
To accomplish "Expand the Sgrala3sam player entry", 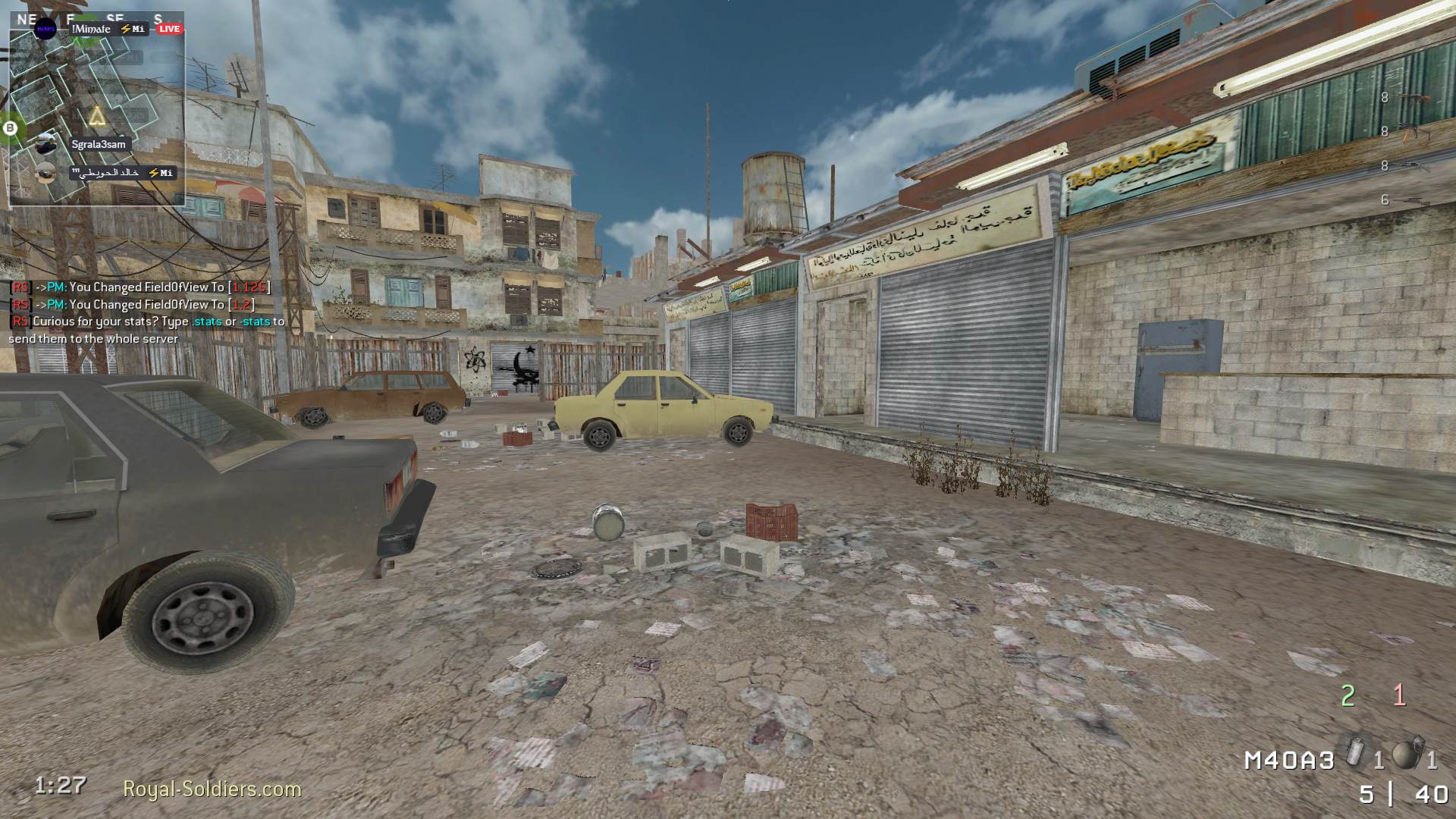I will point(99,144).
